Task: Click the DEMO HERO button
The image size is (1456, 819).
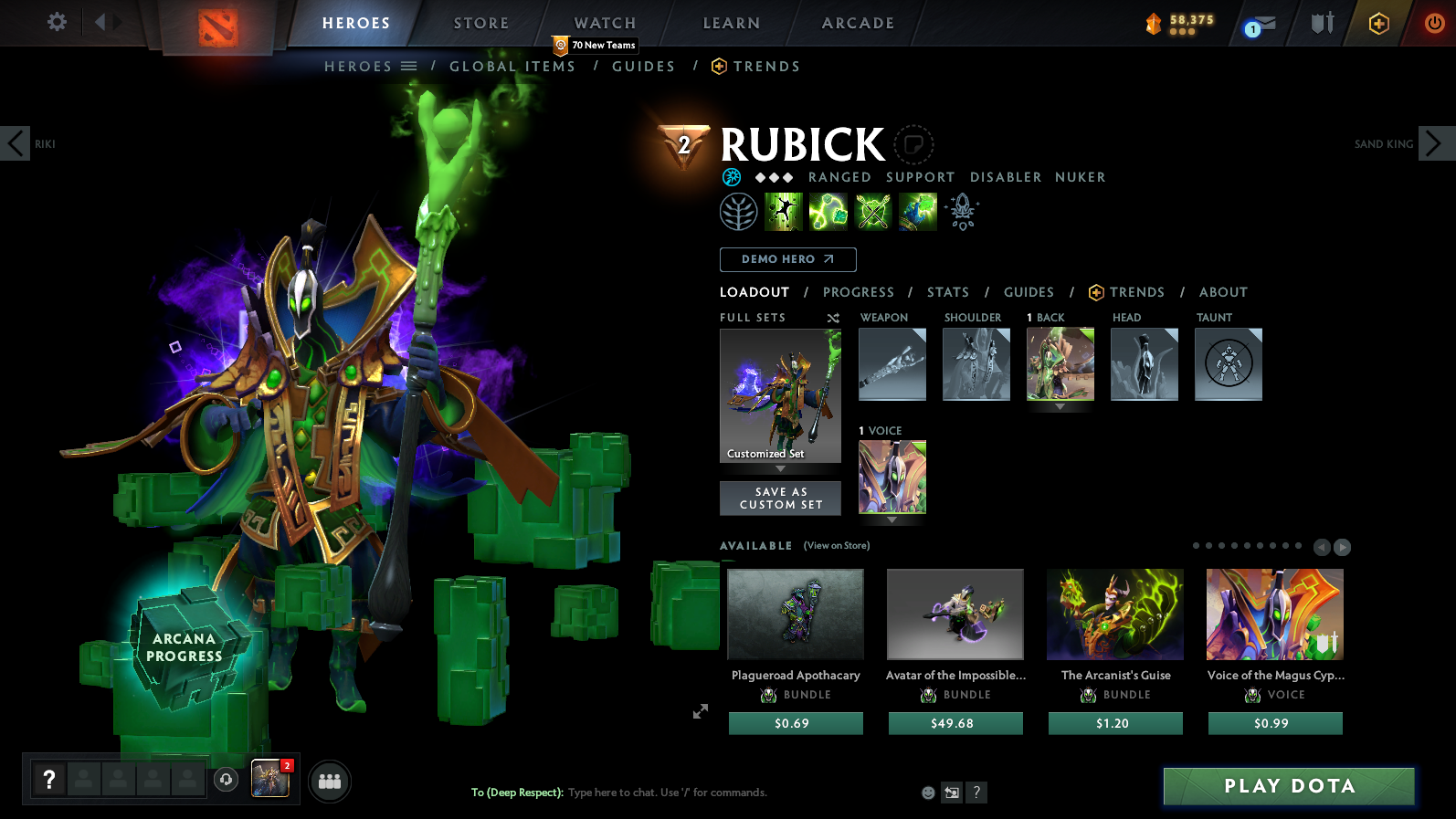Action: (787, 259)
